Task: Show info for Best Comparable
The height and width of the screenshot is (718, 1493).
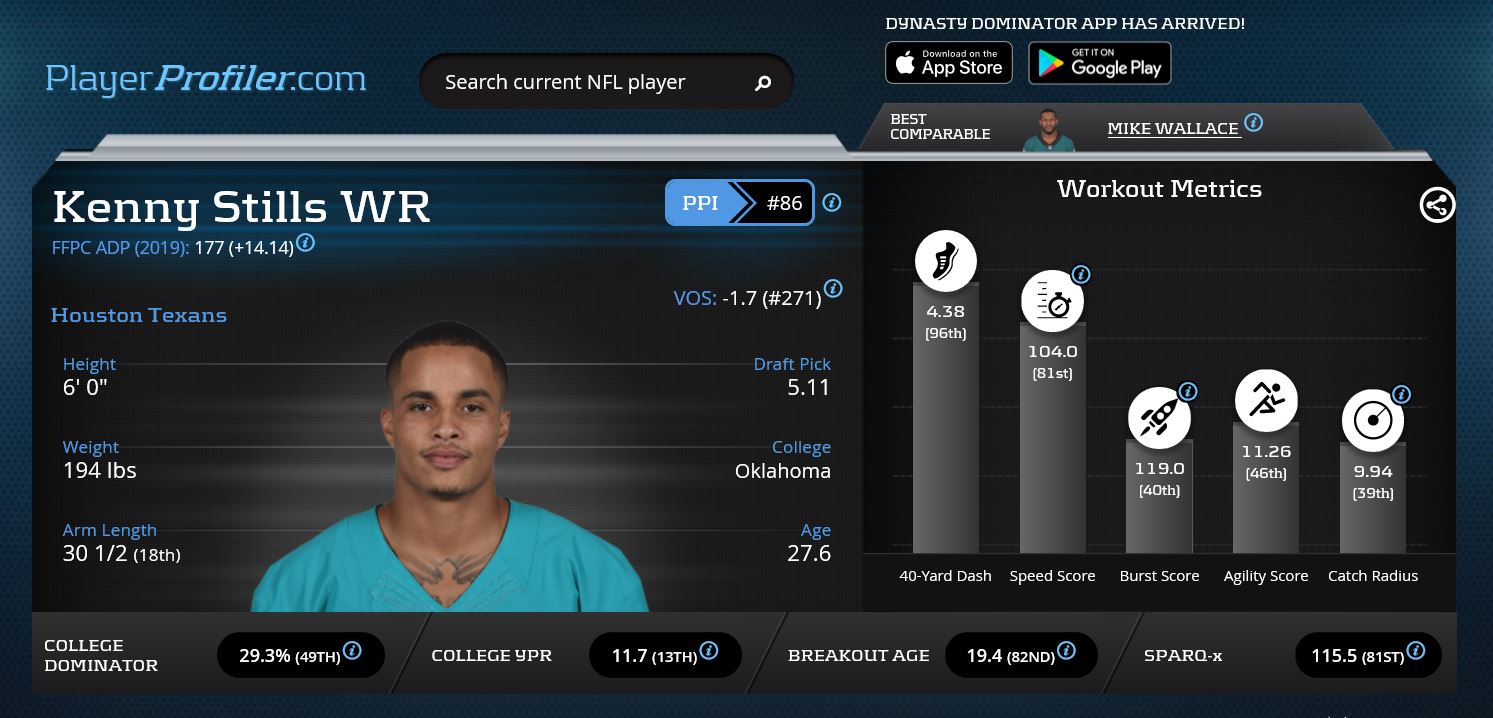Action: 1253,123
